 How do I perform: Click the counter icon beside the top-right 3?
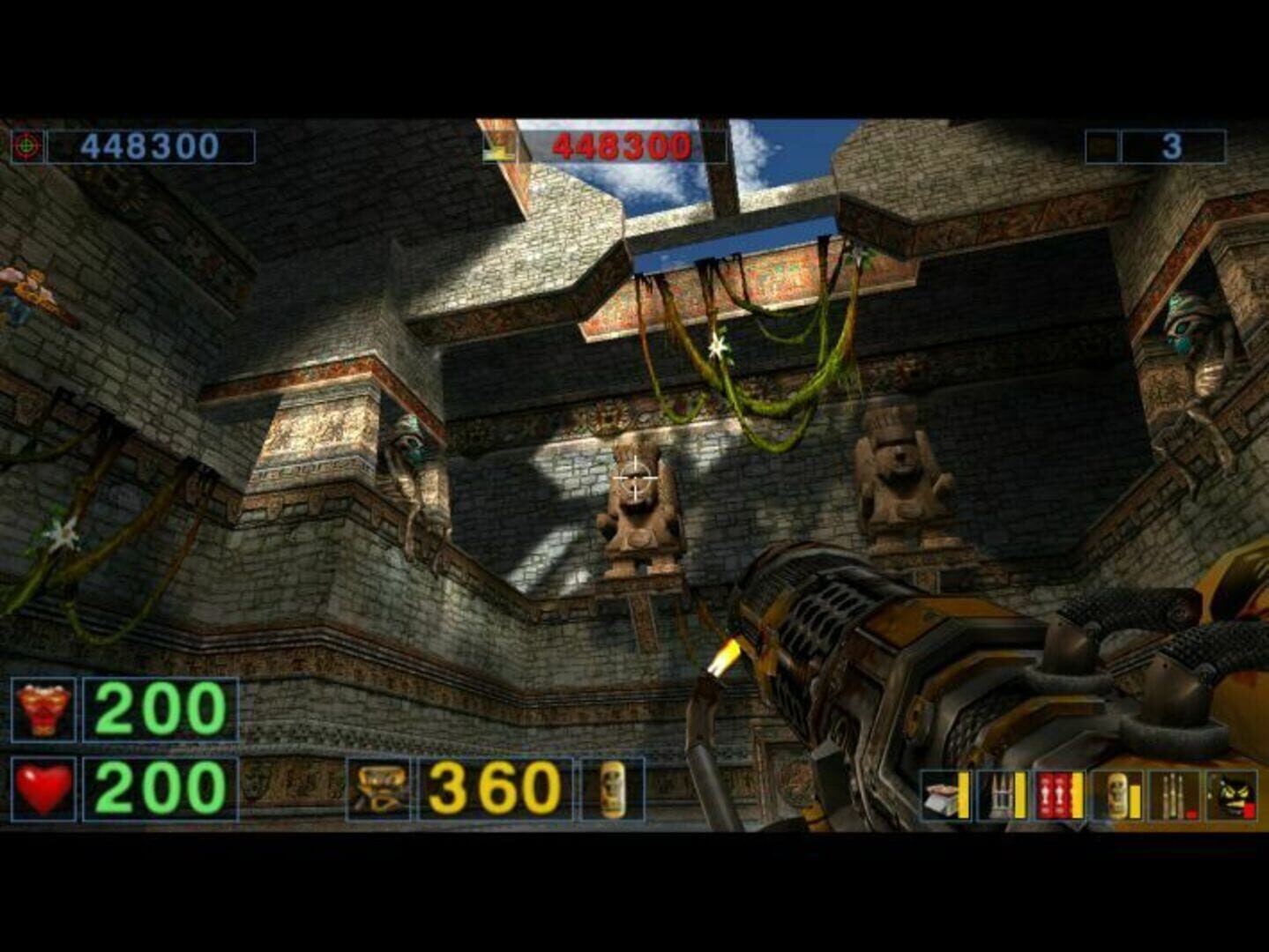pyautogui.click(x=1101, y=145)
